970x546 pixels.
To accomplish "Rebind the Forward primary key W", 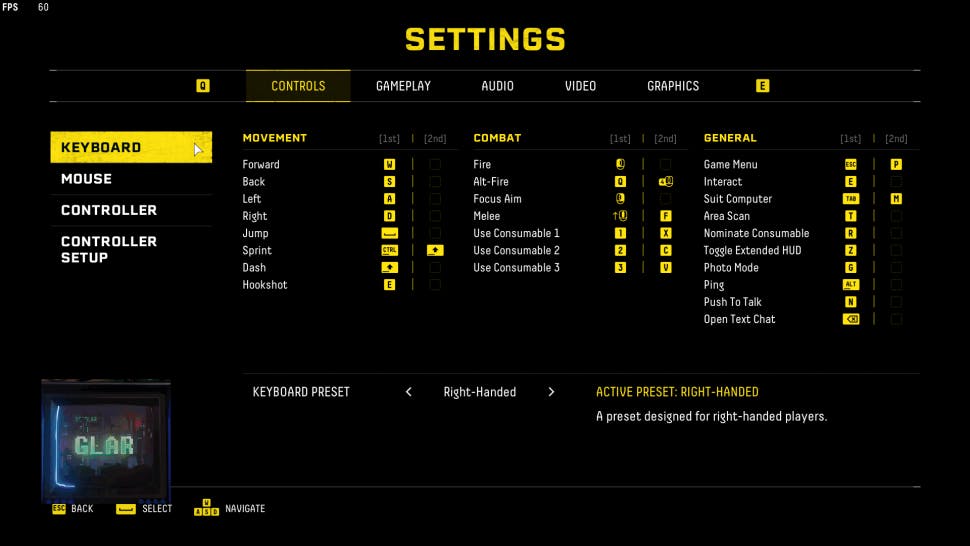I will coord(389,164).
